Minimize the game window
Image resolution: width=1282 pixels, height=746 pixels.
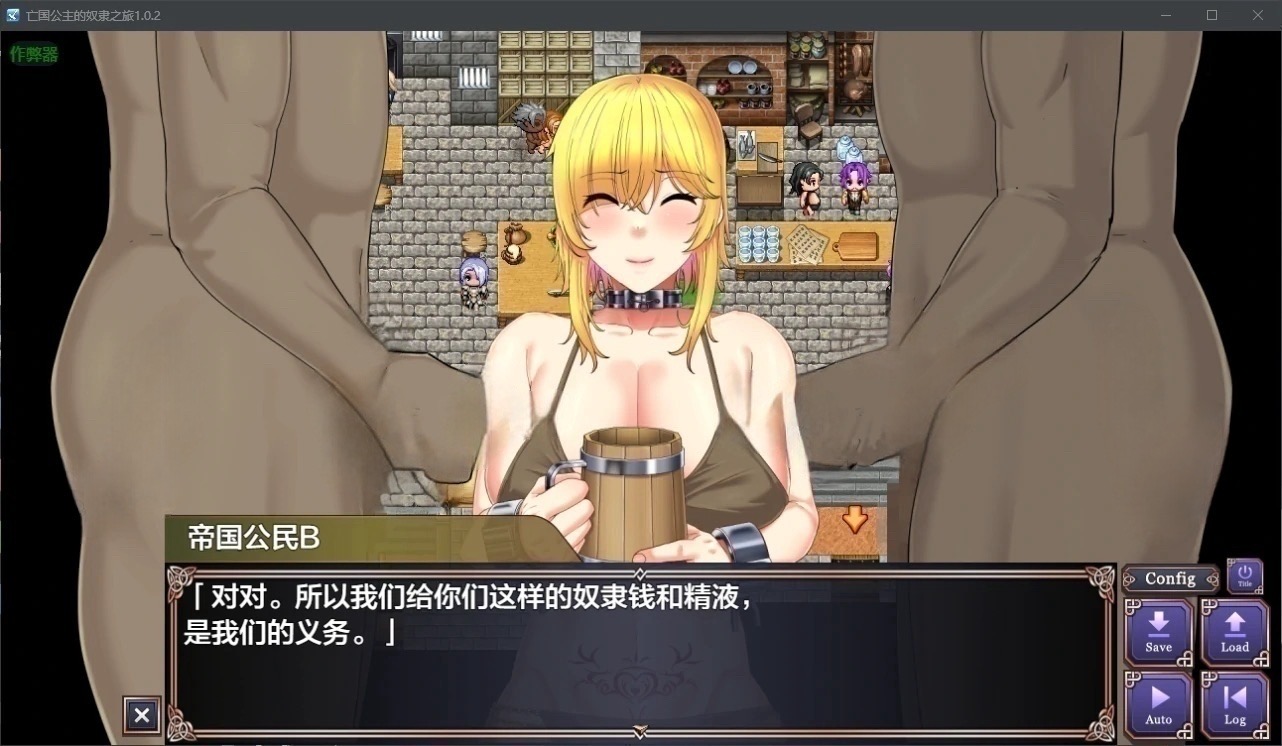coord(1166,15)
